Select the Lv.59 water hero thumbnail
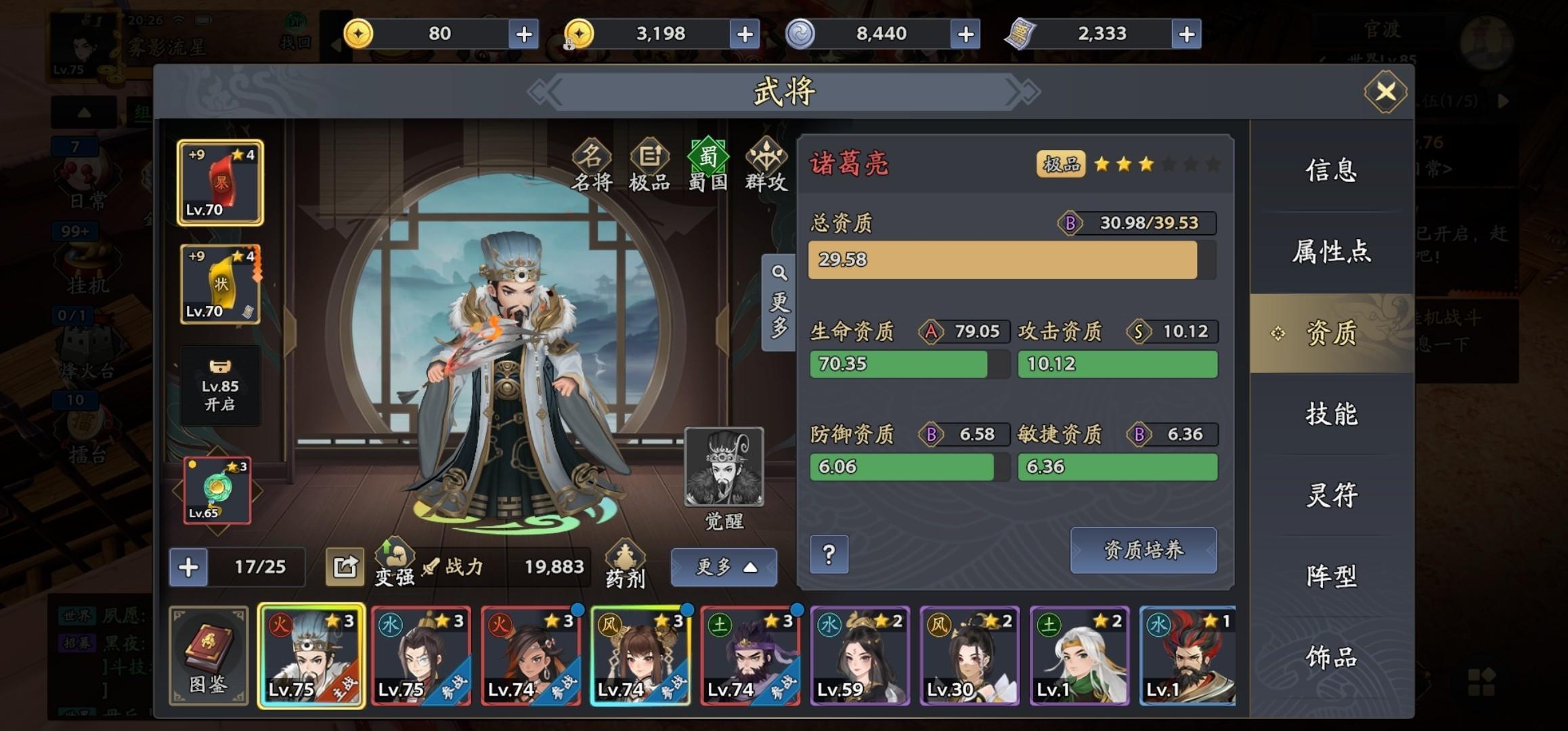The image size is (1568, 731). pyautogui.click(x=858, y=655)
